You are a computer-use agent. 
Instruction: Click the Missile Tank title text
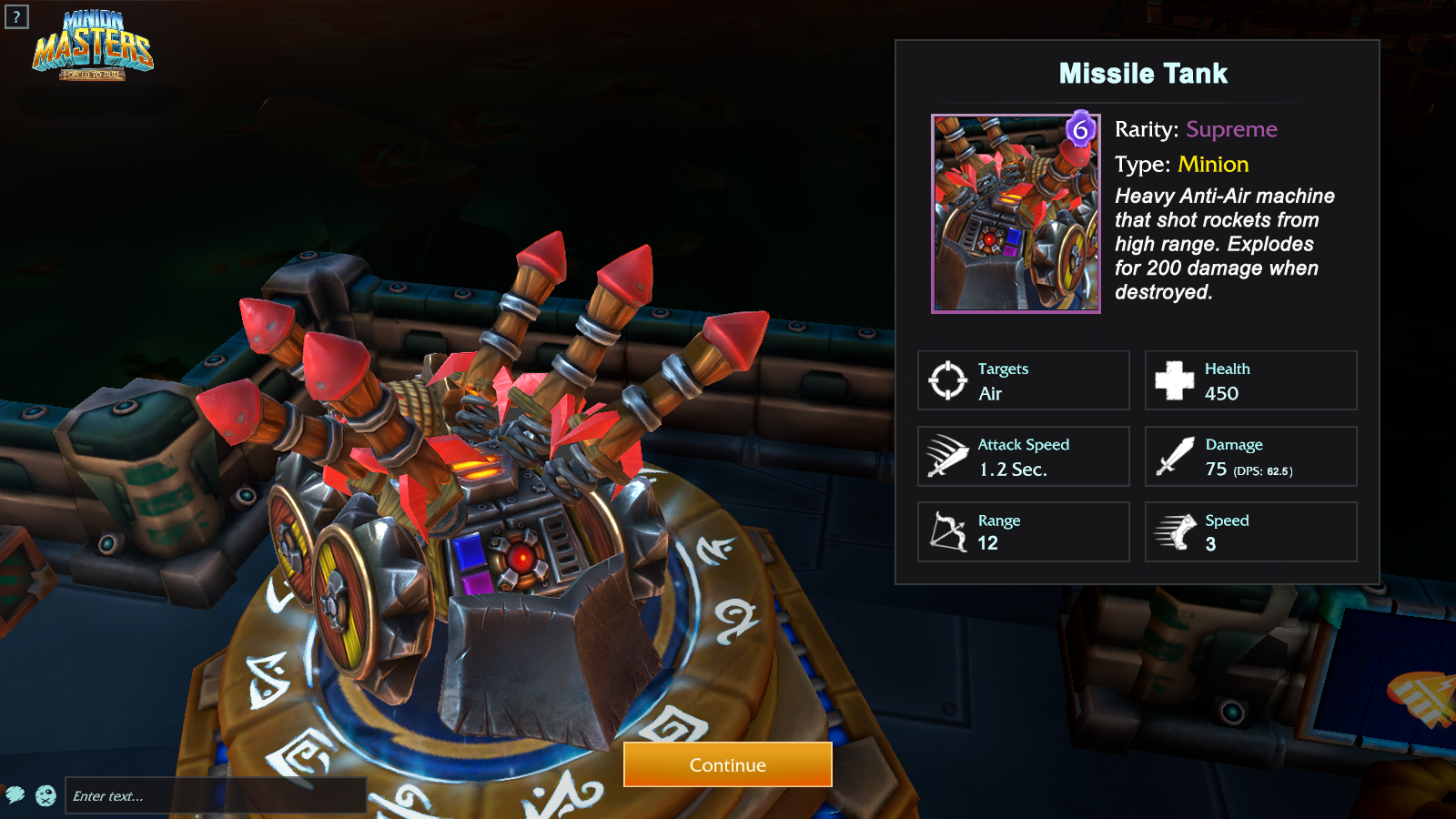(x=1144, y=73)
